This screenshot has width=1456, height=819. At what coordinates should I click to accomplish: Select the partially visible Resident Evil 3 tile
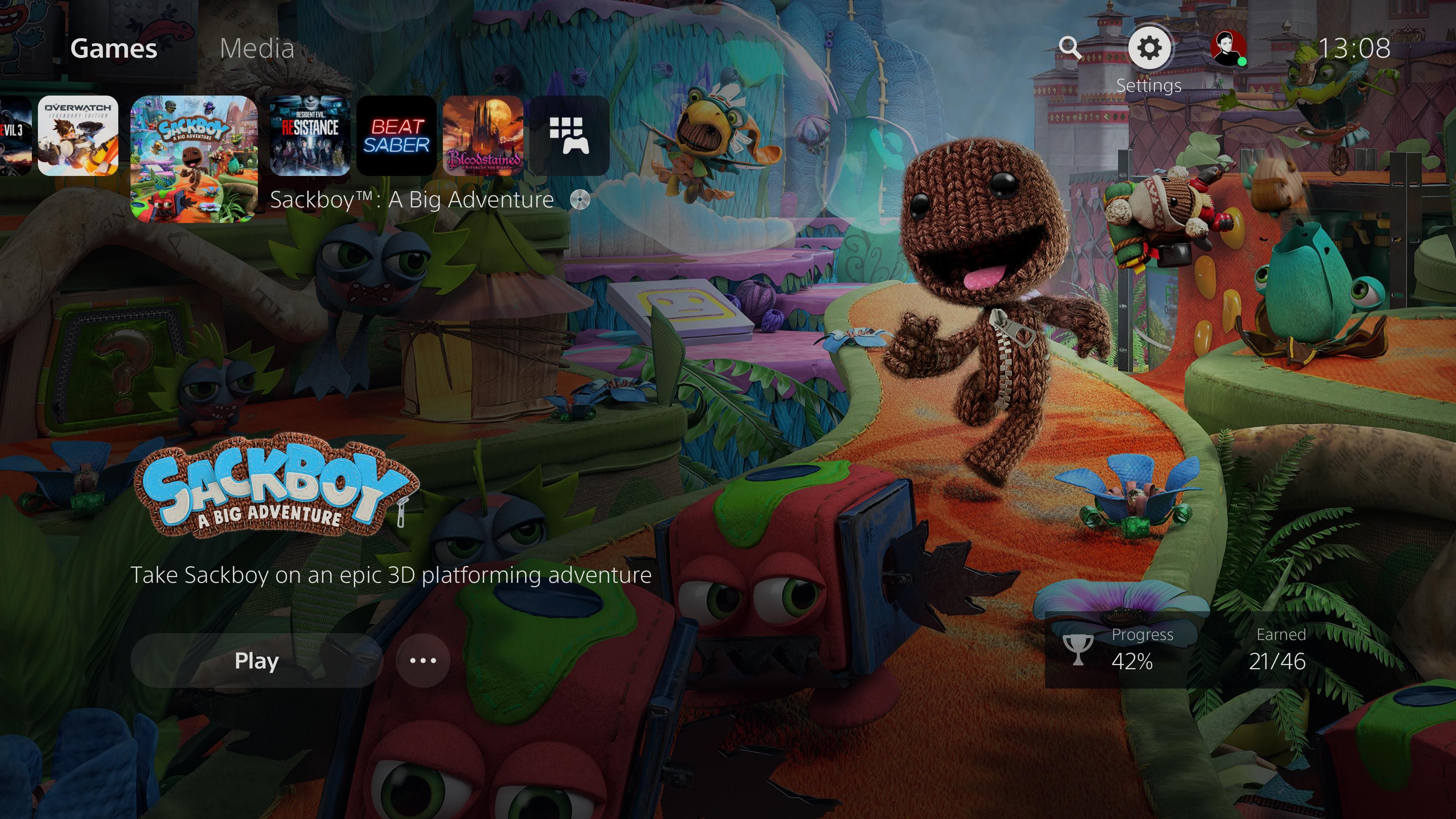(x=15, y=136)
